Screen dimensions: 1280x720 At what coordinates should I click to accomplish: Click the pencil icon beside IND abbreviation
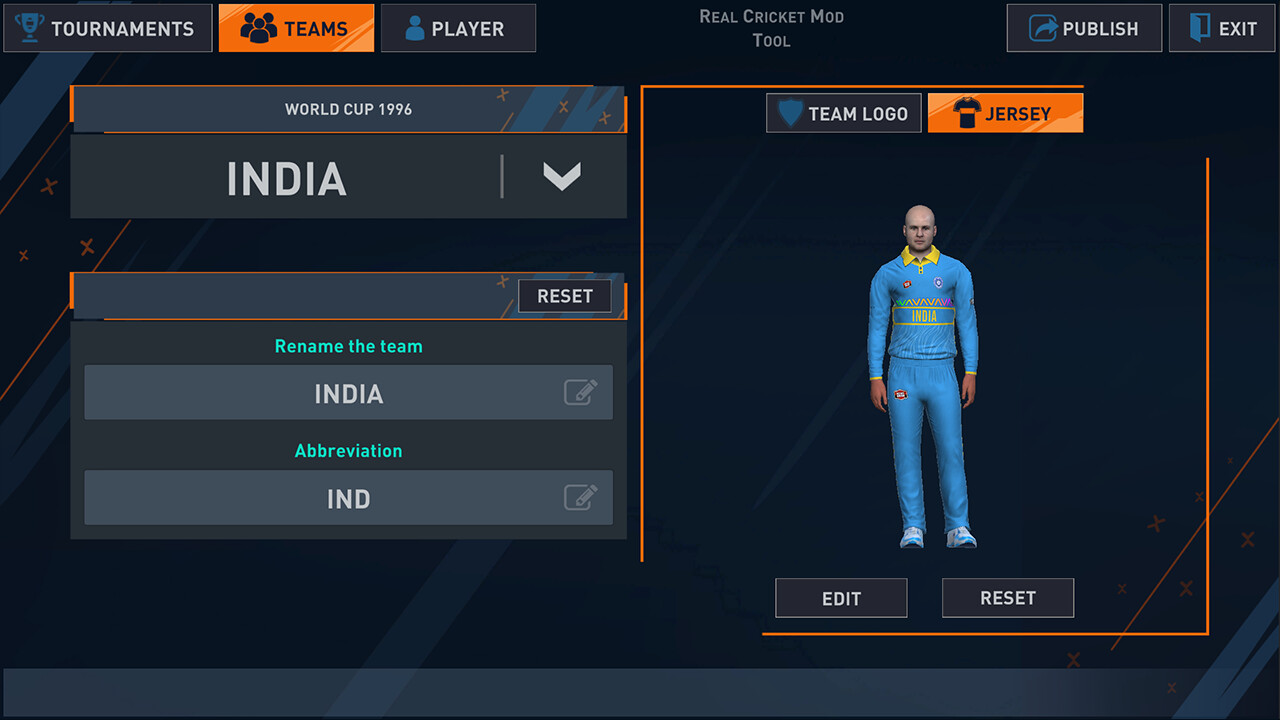583,498
